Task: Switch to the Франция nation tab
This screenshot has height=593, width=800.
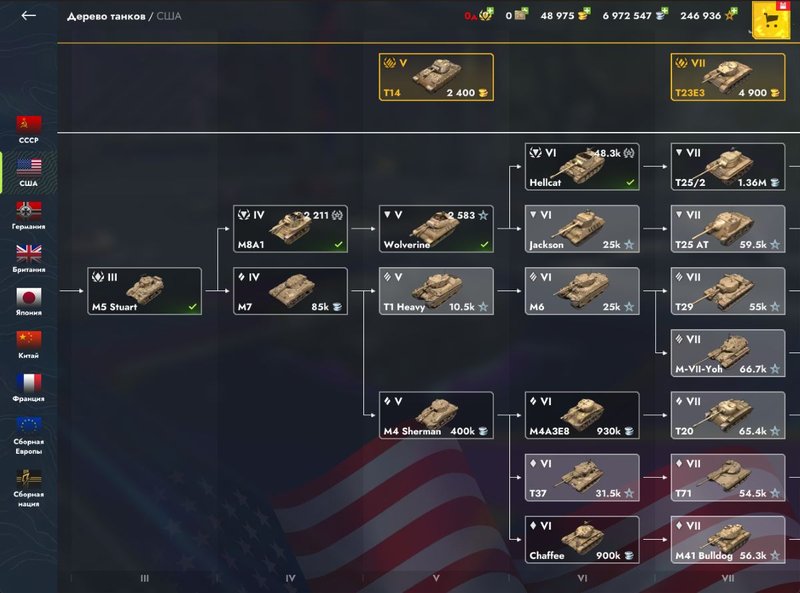Action: coord(29,387)
